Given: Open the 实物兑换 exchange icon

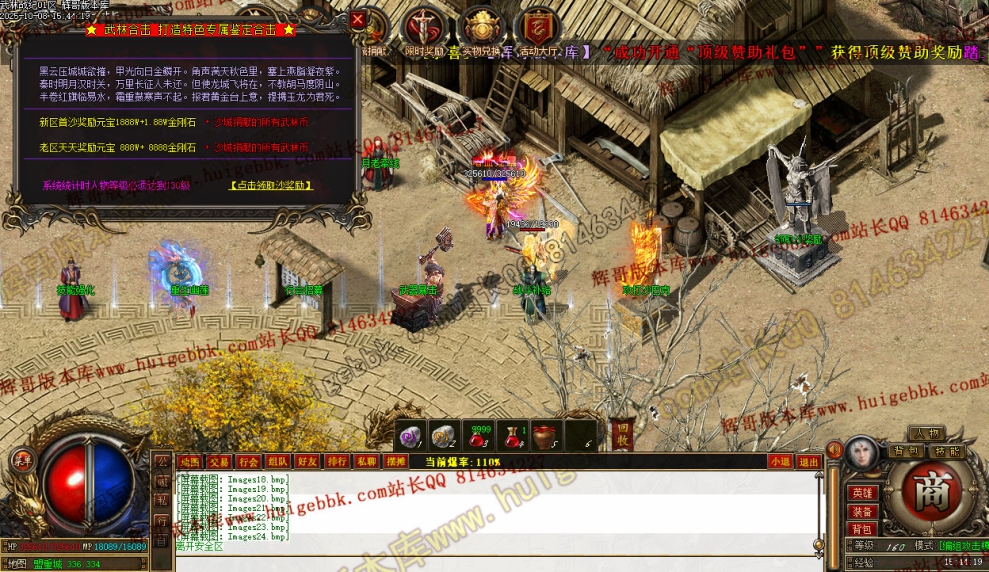Looking at the screenshot, I should pos(481,30).
